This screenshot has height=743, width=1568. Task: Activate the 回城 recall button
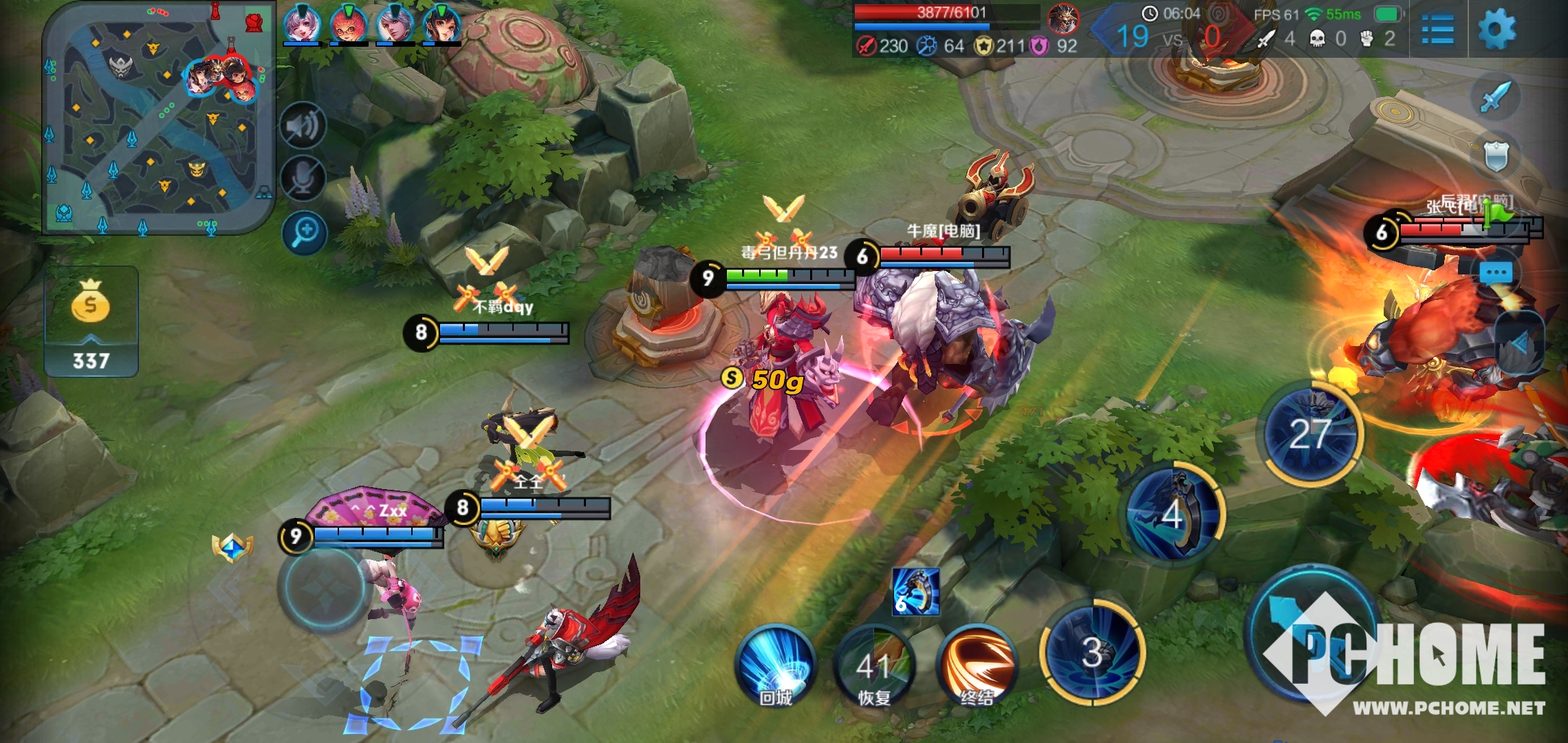click(776, 664)
